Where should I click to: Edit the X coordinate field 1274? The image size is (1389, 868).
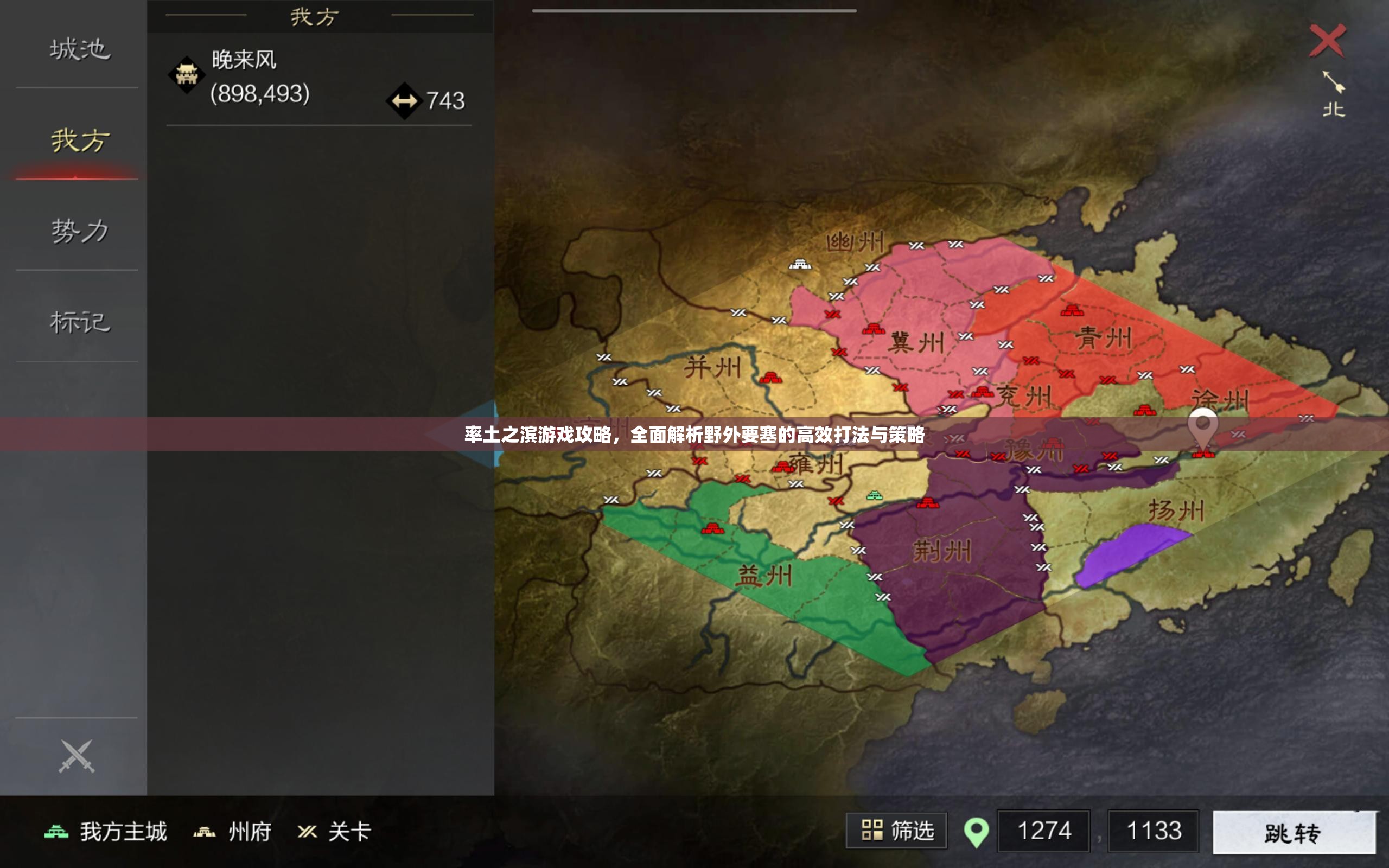click(x=1043, y=831)
